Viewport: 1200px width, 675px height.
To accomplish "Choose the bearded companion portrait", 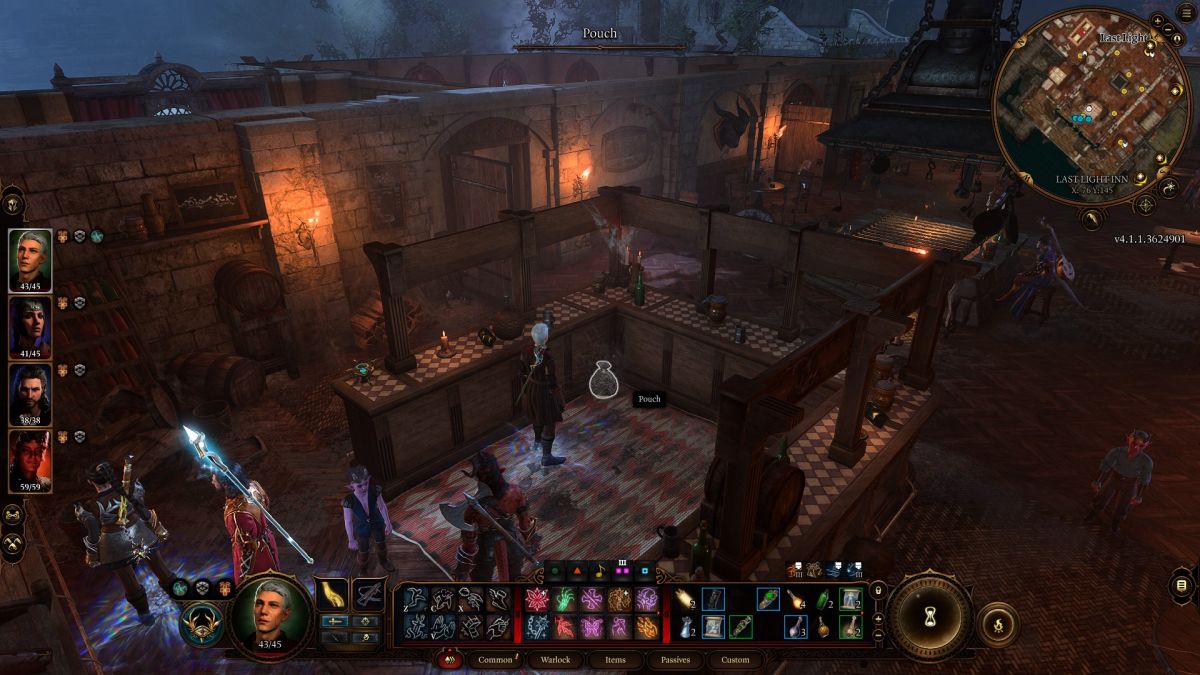I will pyautogui.click(x=30, y=392).
